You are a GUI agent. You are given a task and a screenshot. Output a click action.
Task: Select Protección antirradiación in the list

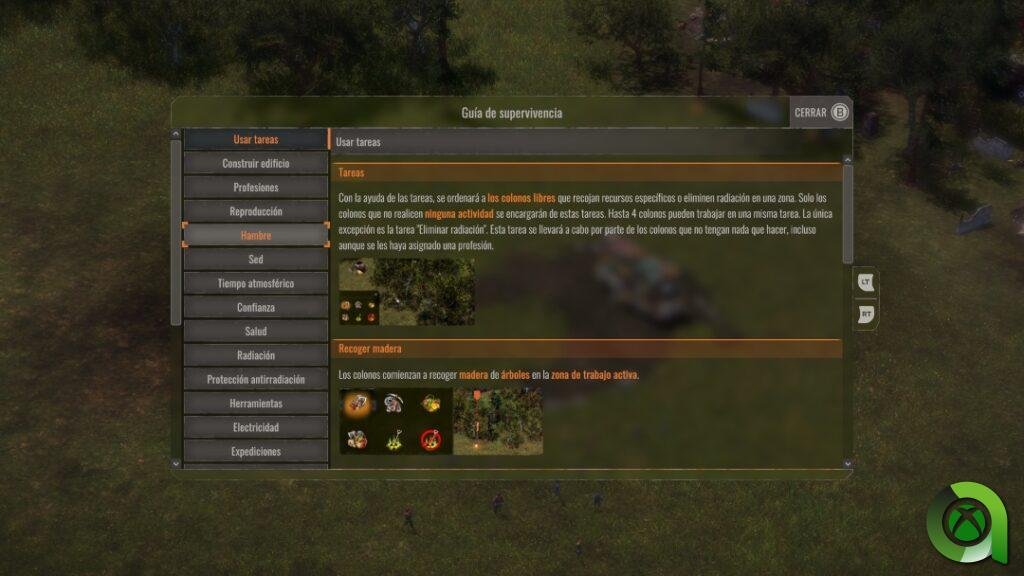(x=256, y=379)
